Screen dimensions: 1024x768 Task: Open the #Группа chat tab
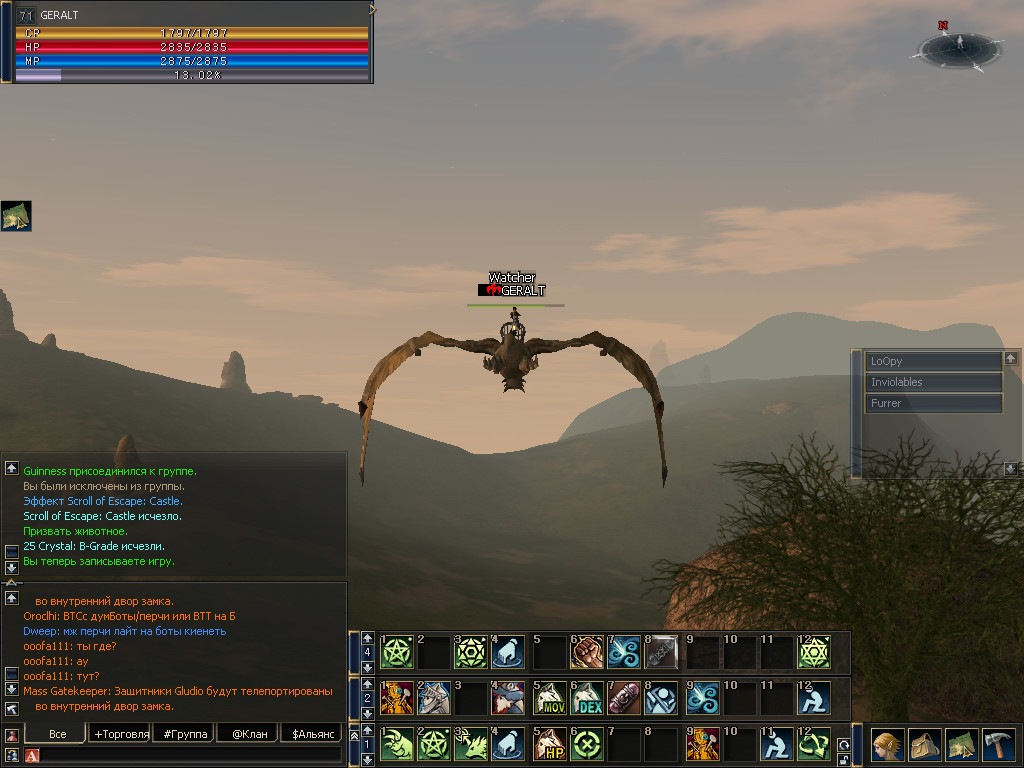tap(185, 734)
